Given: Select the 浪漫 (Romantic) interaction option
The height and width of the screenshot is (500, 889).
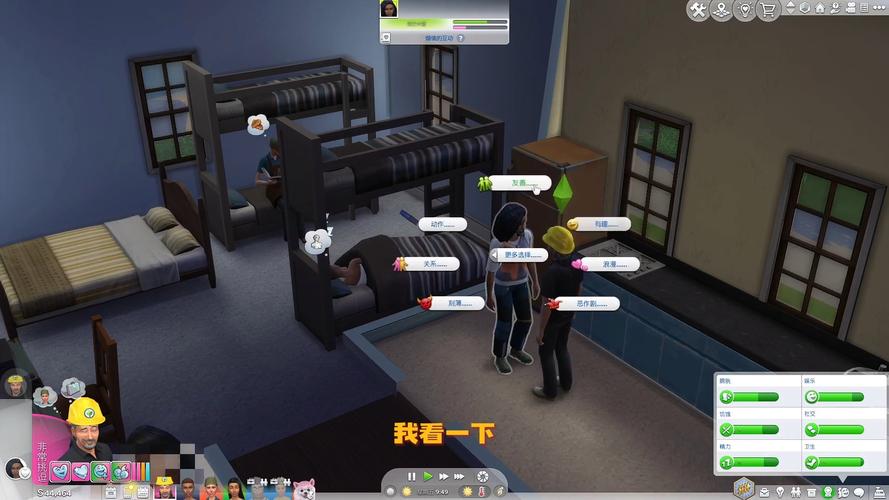Looking at the screenshot, I should [612, 264].
